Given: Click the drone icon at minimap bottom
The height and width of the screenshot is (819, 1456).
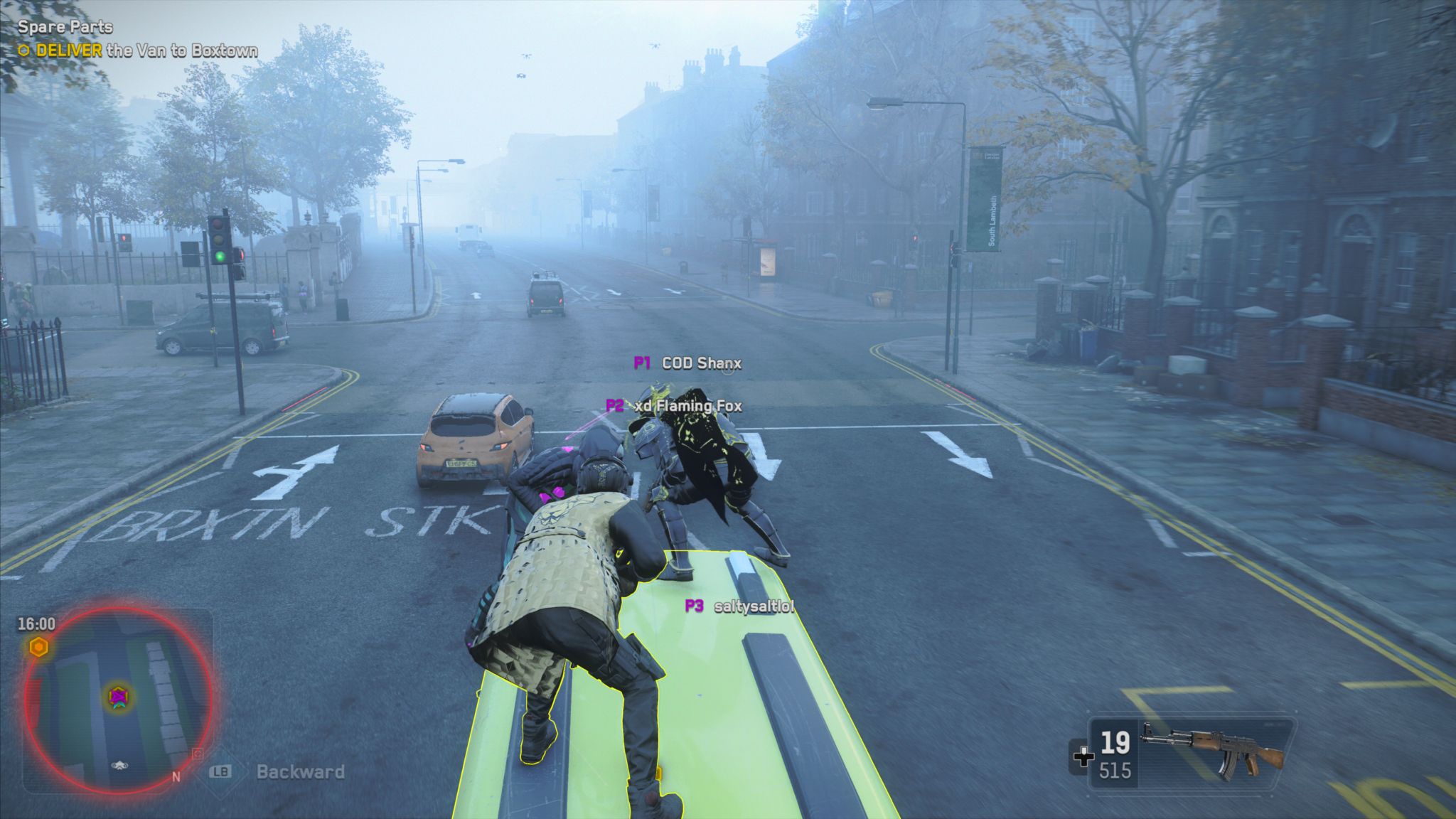Looking at the screenshot, I should tap(119, 765).
